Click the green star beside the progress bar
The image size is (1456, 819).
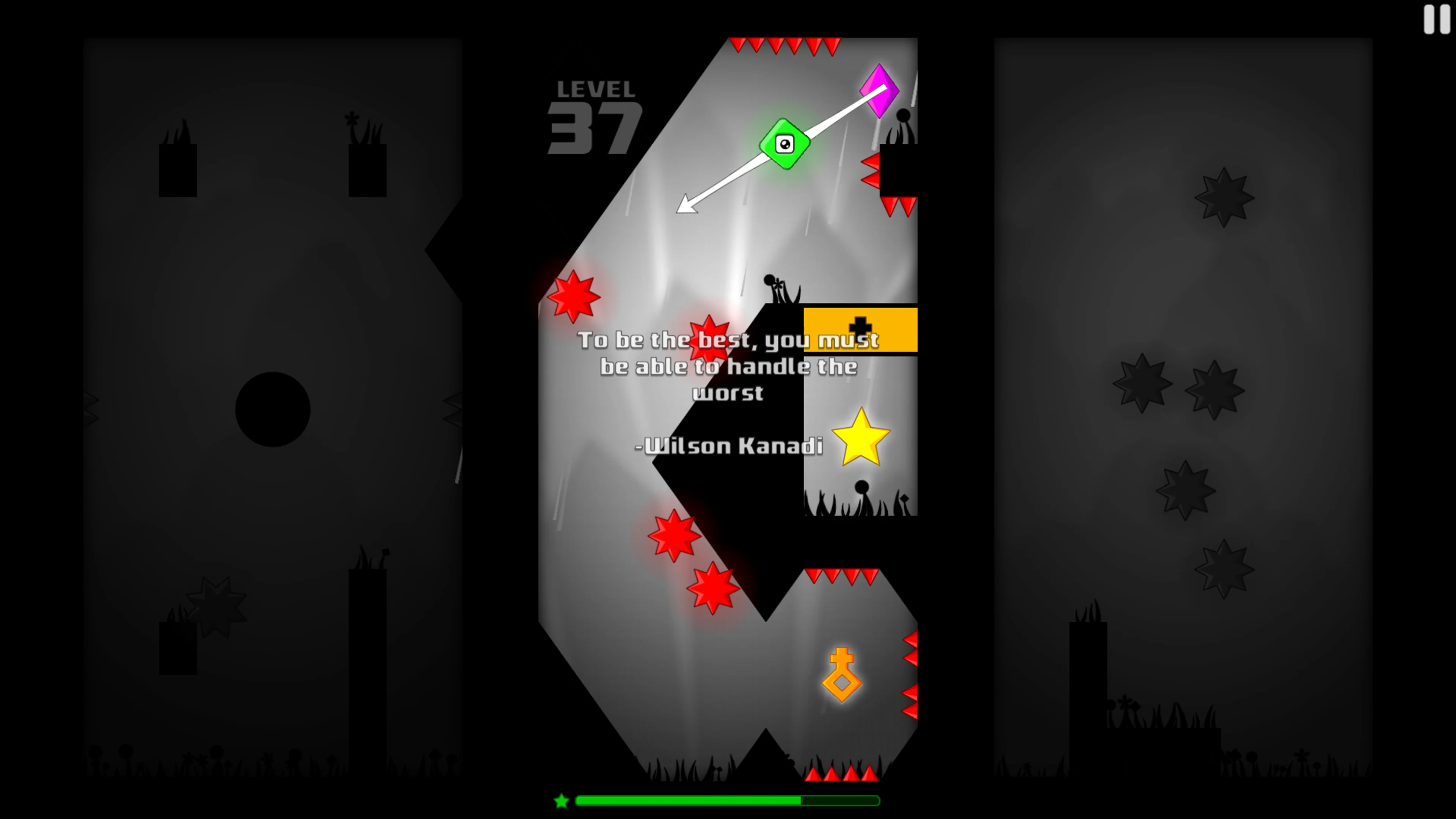(x=561, y=801)
